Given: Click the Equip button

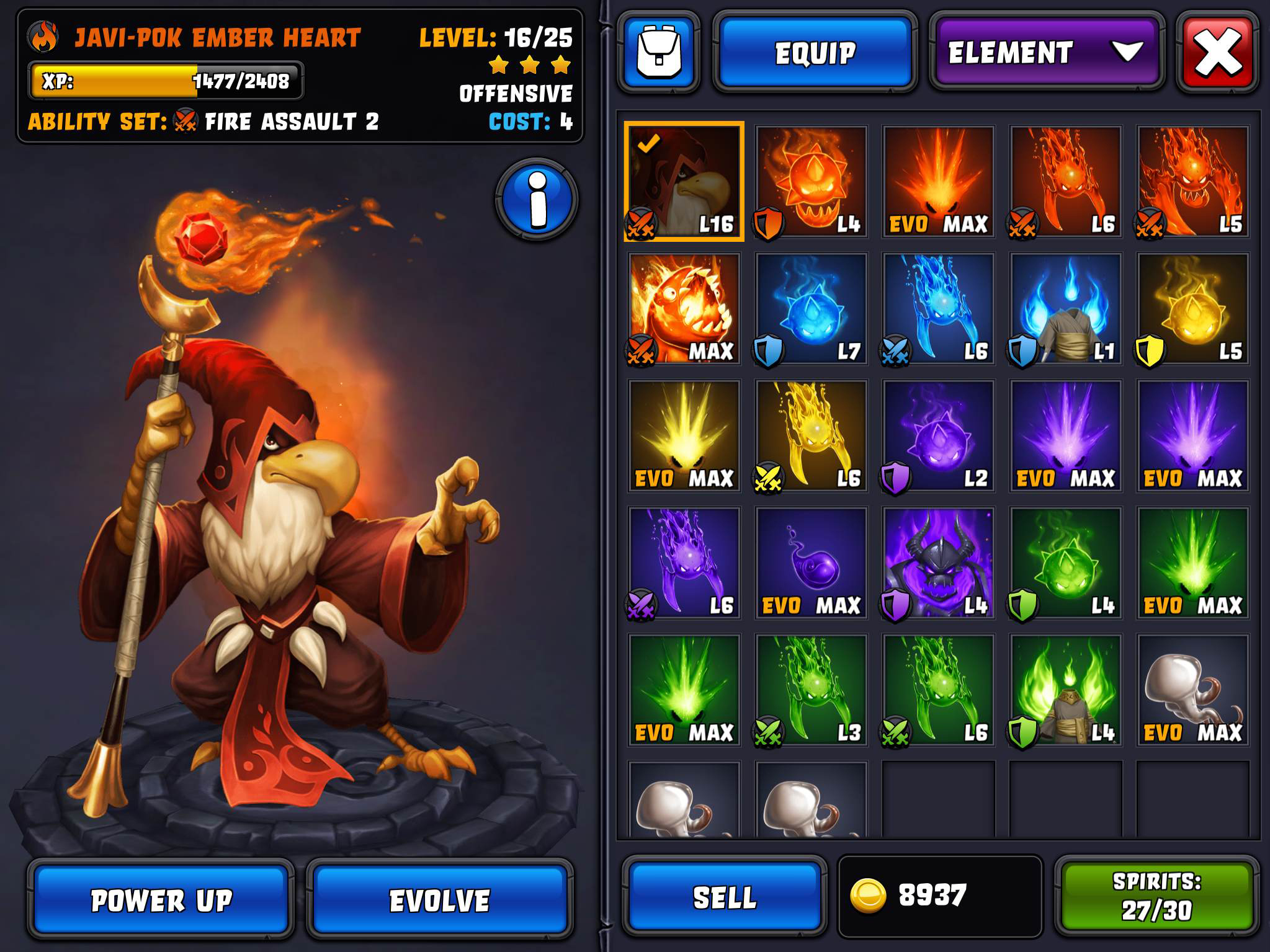Looking at the screenshot, I should (815, 53).
